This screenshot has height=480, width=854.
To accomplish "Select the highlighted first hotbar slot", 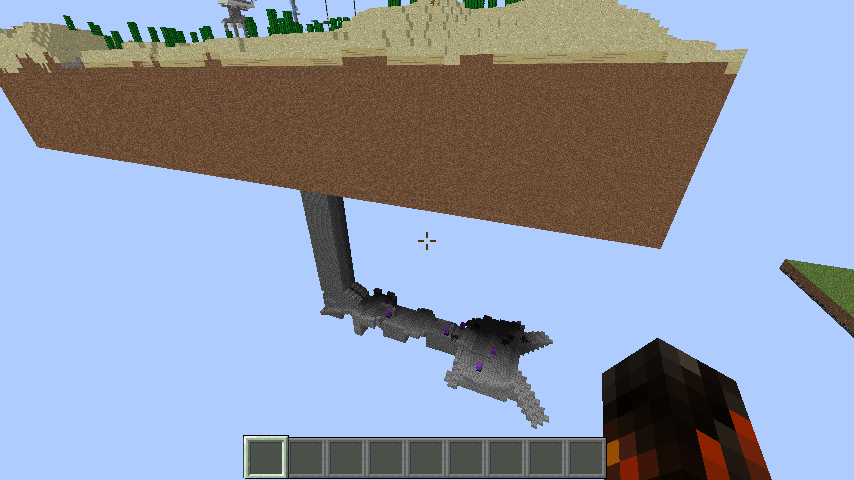I will tap(267, 458).
